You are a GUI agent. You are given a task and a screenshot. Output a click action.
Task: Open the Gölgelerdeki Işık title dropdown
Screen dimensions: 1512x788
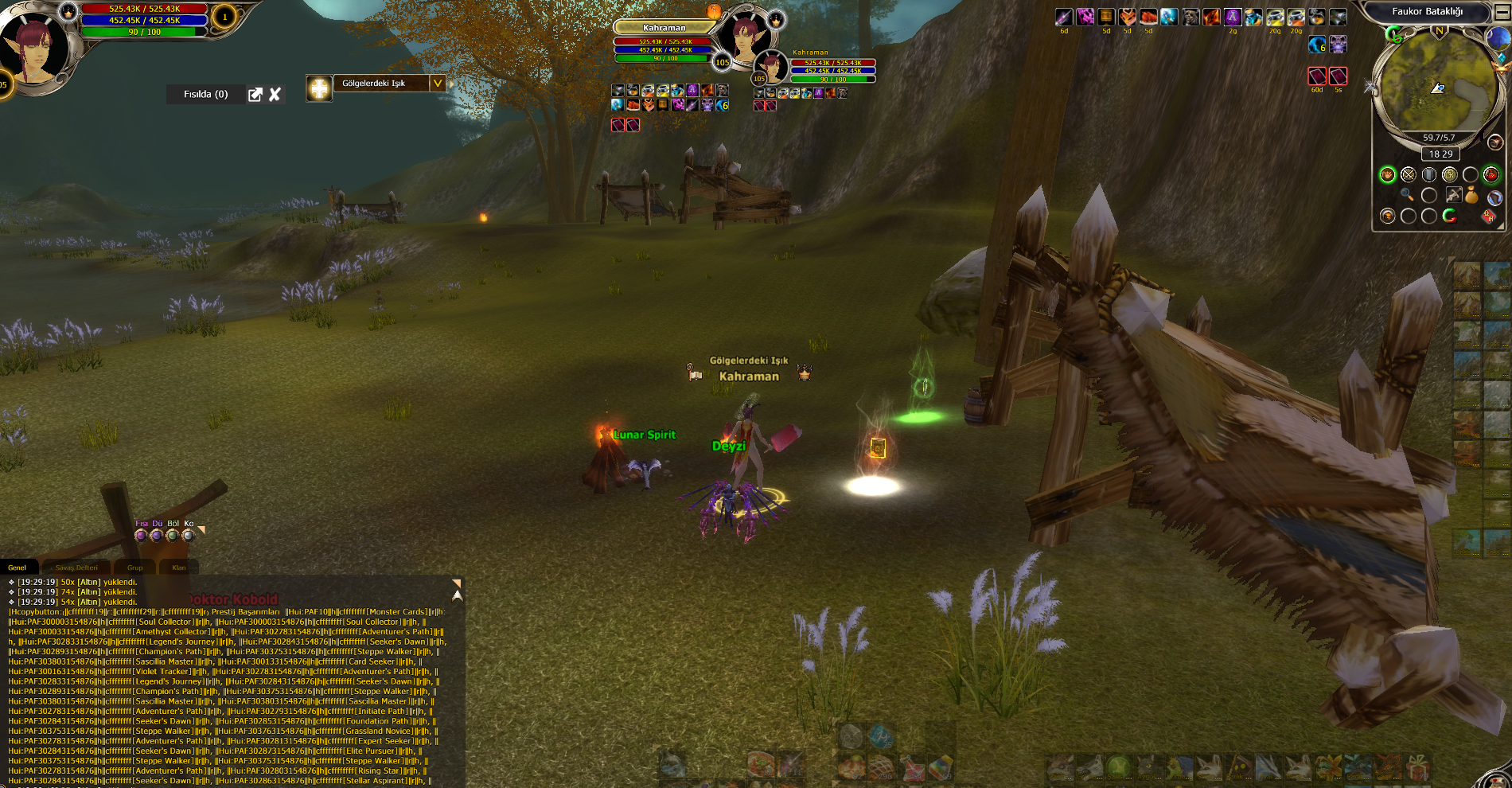(437, 83)
